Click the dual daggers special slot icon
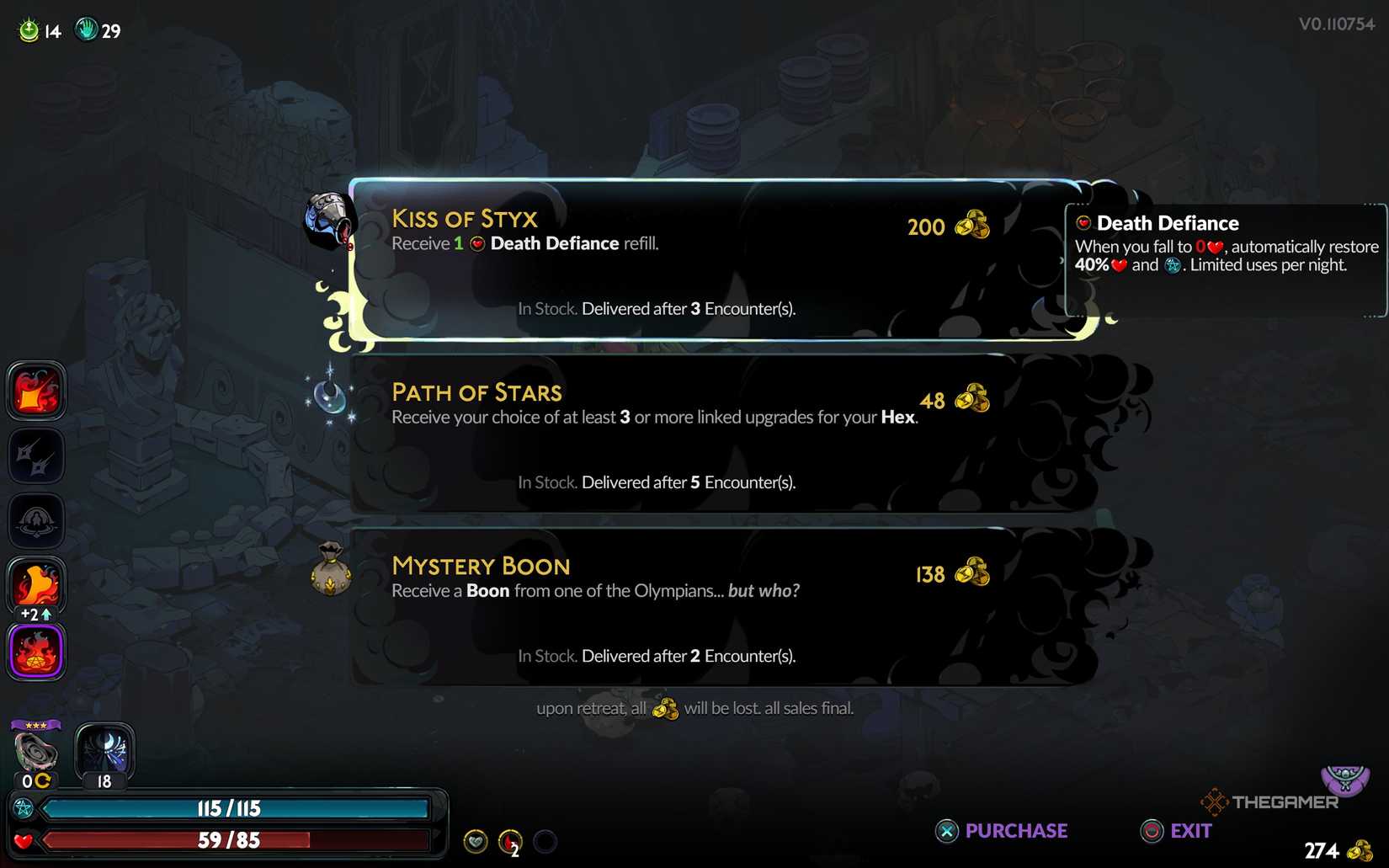 [x=35, y=455]
